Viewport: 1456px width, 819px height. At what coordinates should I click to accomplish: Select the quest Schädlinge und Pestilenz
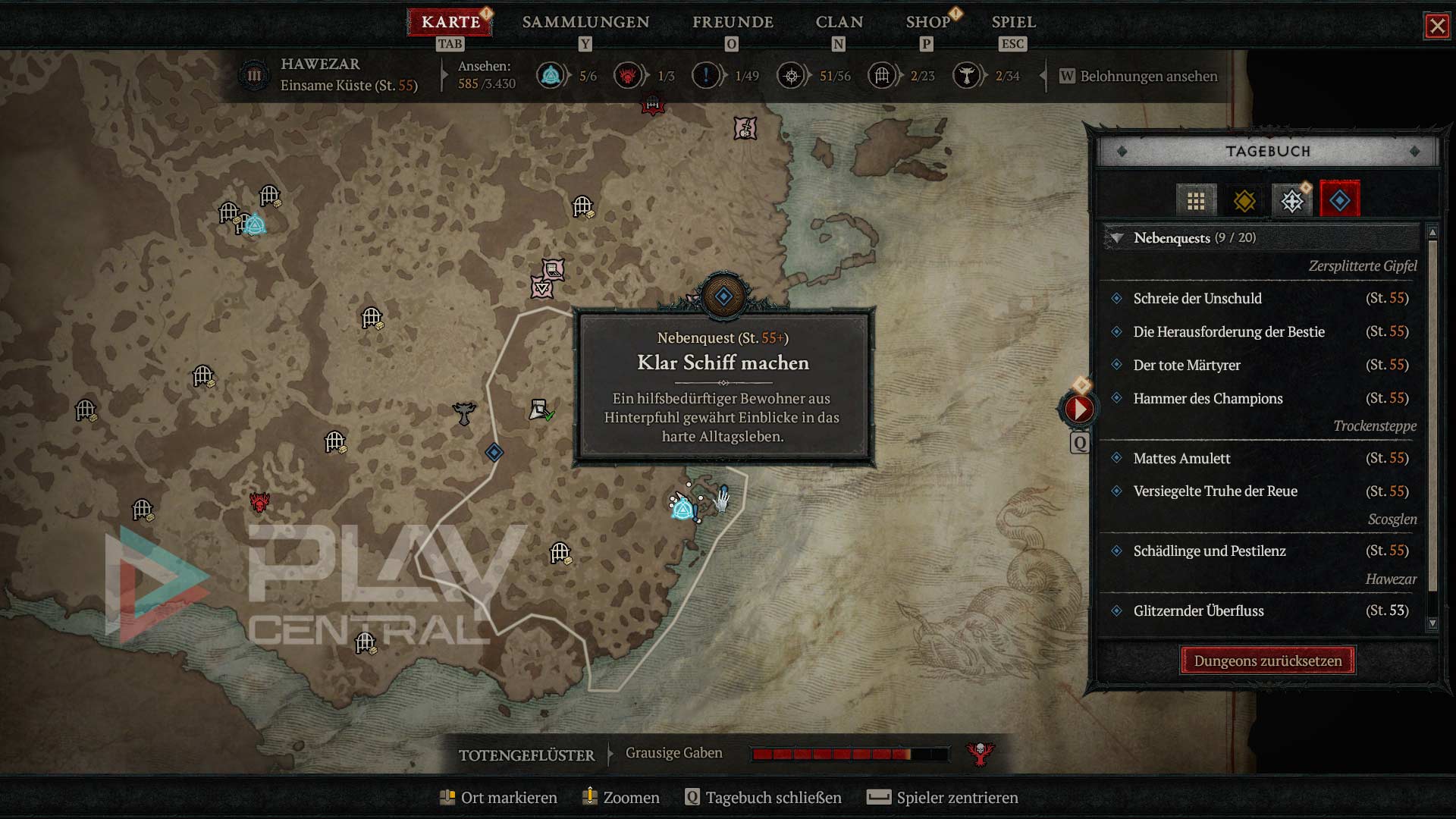tap(1210, 551)
